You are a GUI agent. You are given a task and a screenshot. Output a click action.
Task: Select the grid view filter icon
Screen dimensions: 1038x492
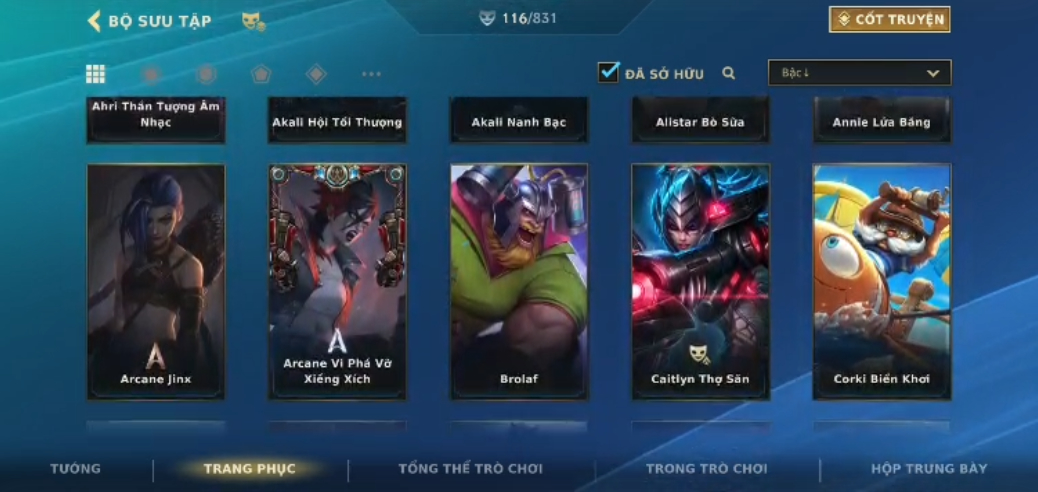pyautogui.click(x=96, y=74)
